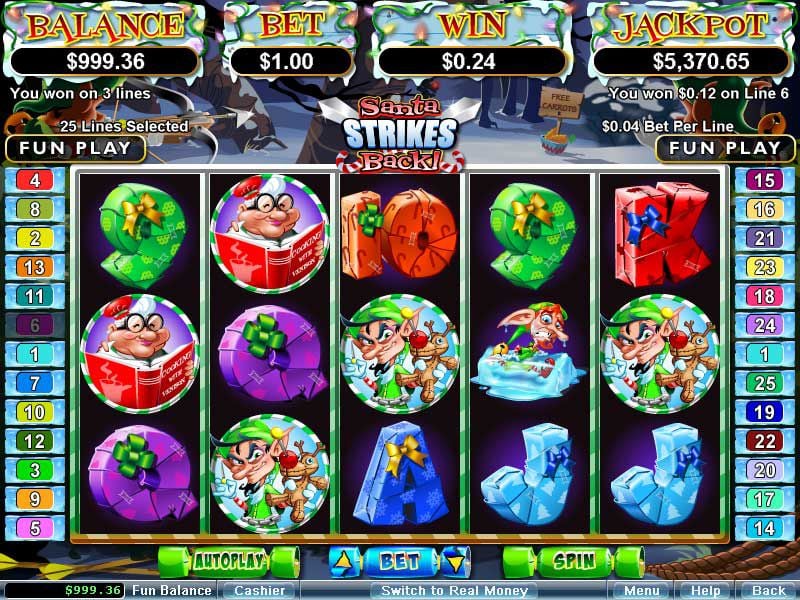This screenshot has height=600, width=800.
Task: Go Back from the game
Action: 768,590
